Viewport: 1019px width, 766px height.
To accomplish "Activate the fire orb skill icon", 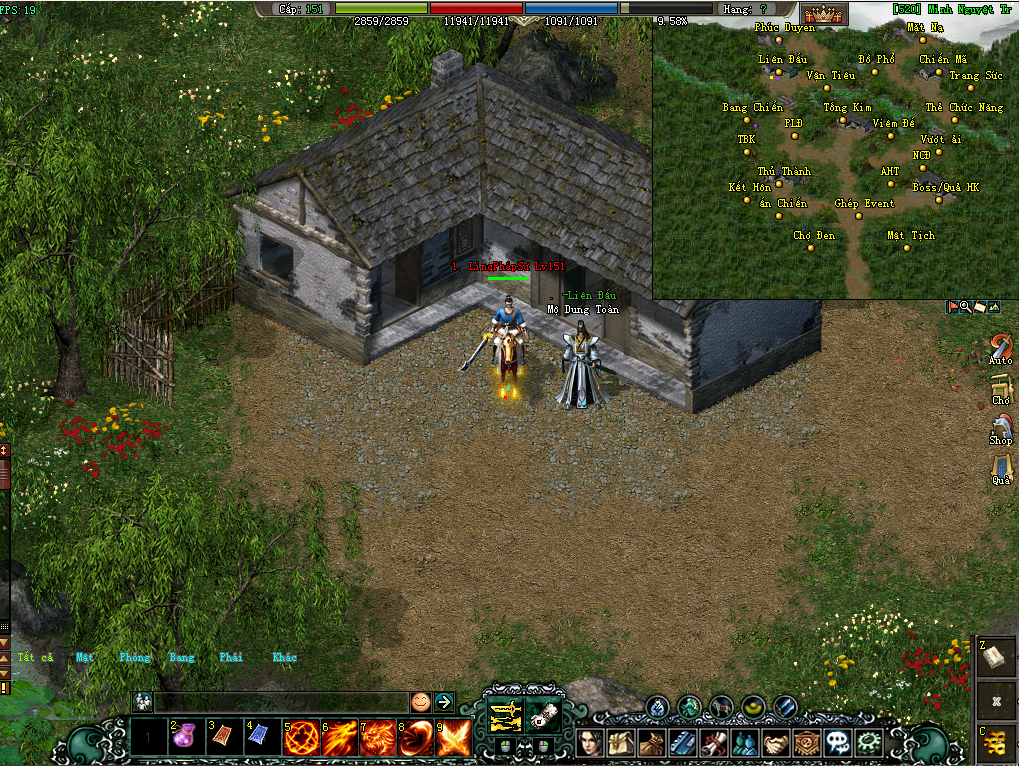I will pyautogui.click(x=301, y=738).
